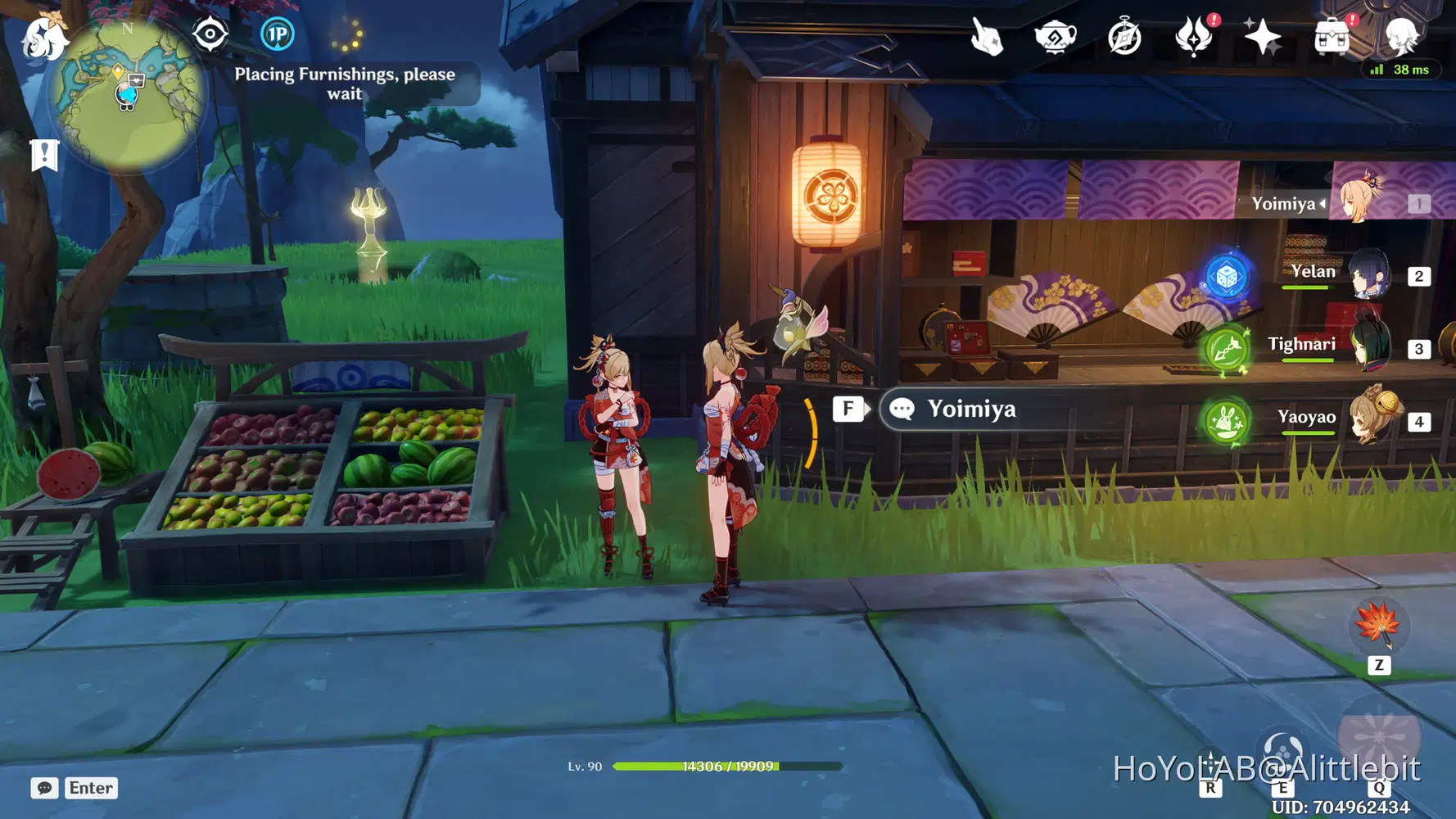Open the inventory backpack icon
The height and width of the screenshot is (819, 1456).
[1331, 35]
